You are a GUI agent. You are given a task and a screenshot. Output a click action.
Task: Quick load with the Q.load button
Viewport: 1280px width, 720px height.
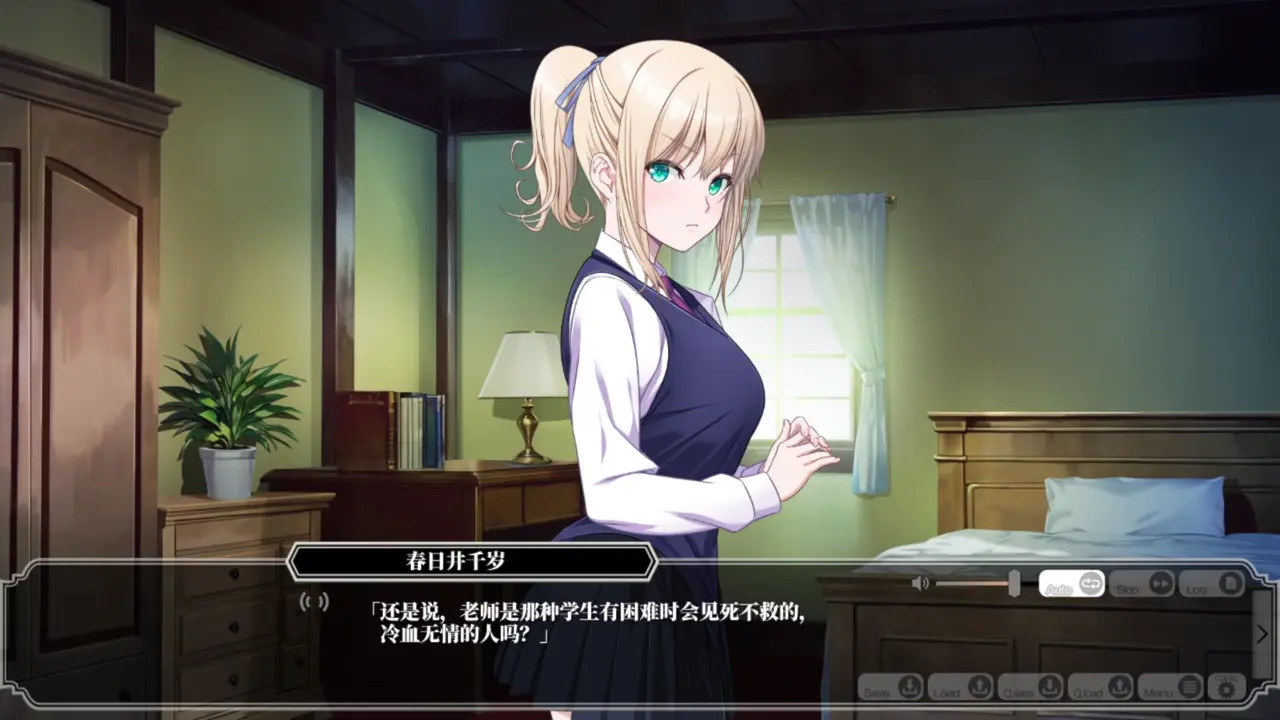click(x=1101, y=688)
